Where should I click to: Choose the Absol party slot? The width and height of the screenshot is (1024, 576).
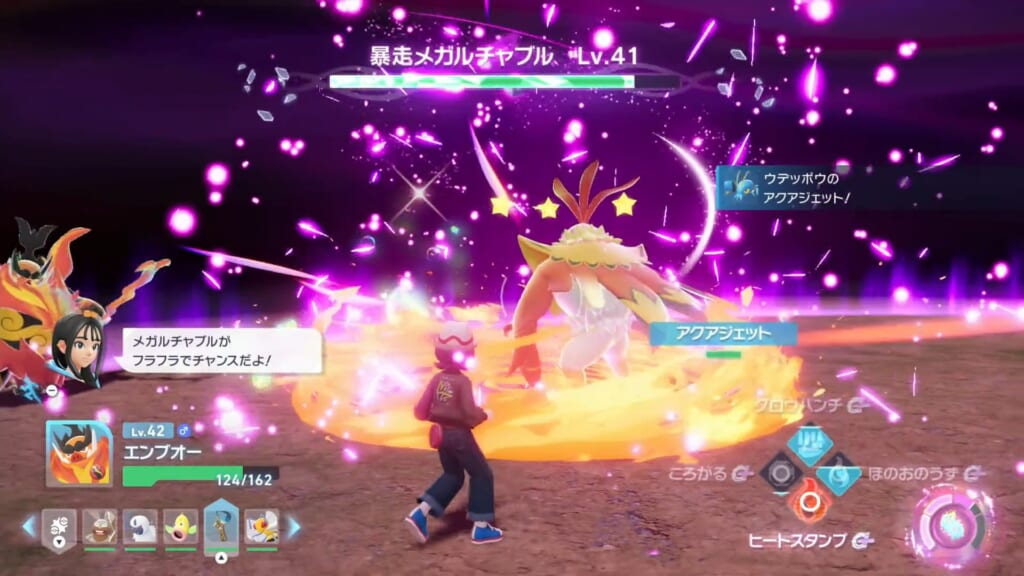[140, 526]
